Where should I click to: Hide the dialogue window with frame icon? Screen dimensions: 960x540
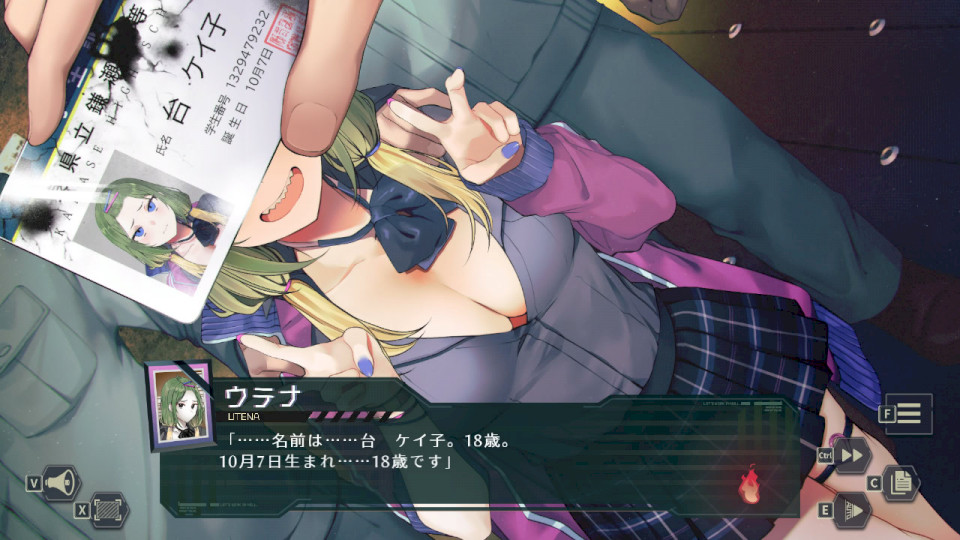(x=108, y=509)
